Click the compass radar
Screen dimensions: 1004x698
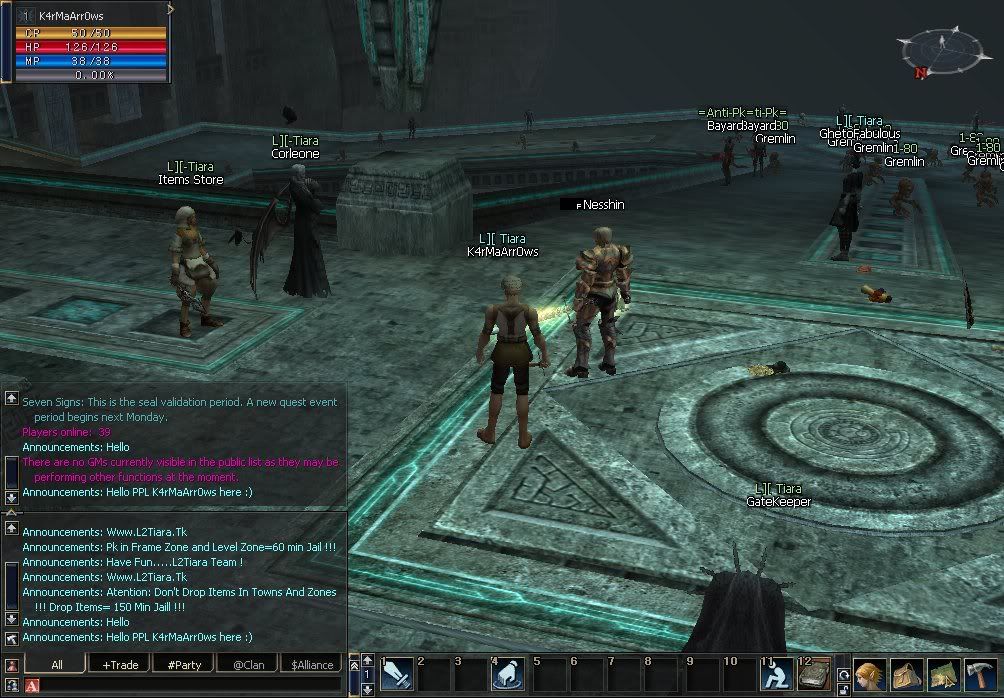tap(939, 50)
